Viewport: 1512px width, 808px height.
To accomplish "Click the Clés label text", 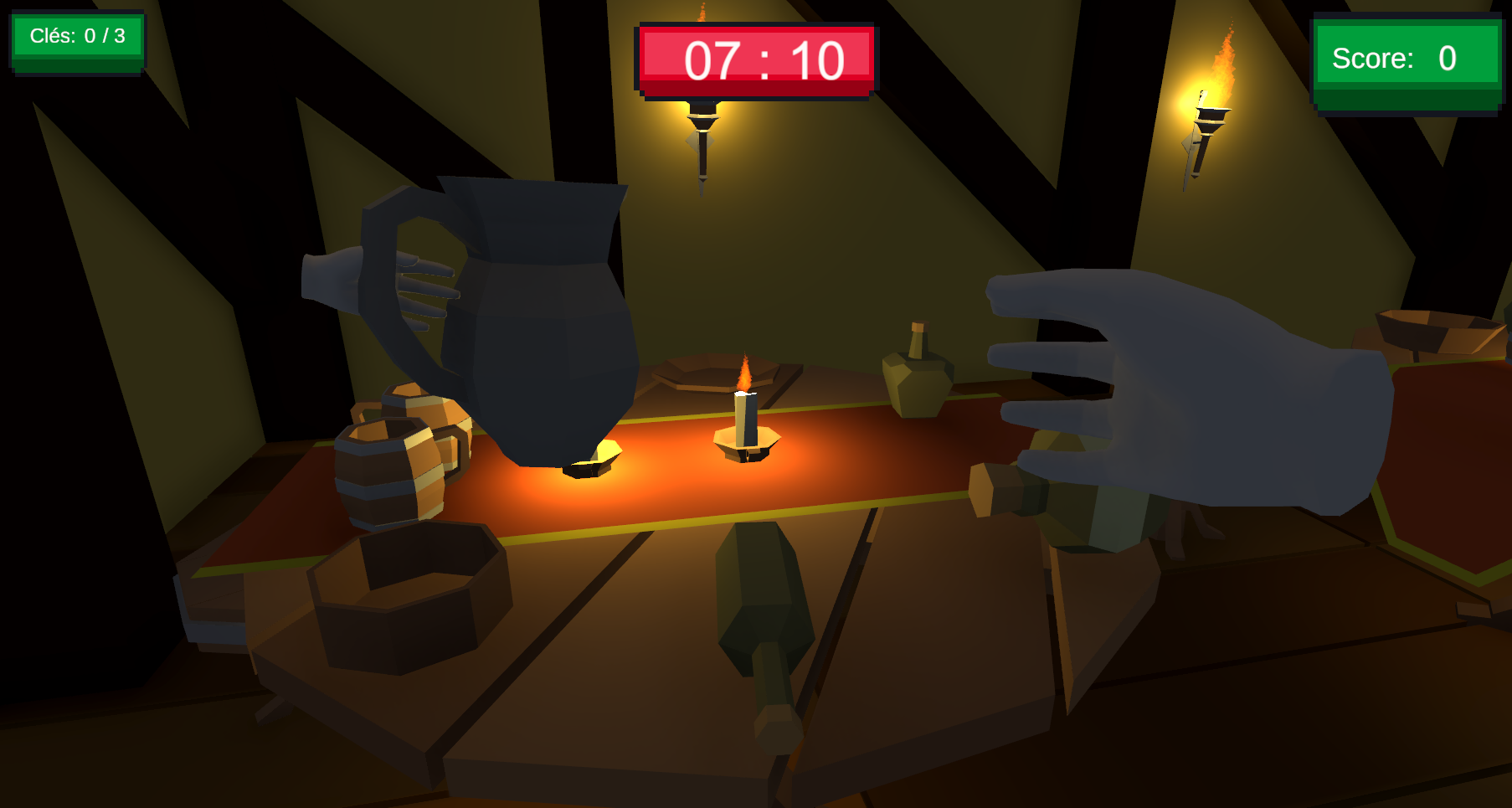I will pos(52,36).
